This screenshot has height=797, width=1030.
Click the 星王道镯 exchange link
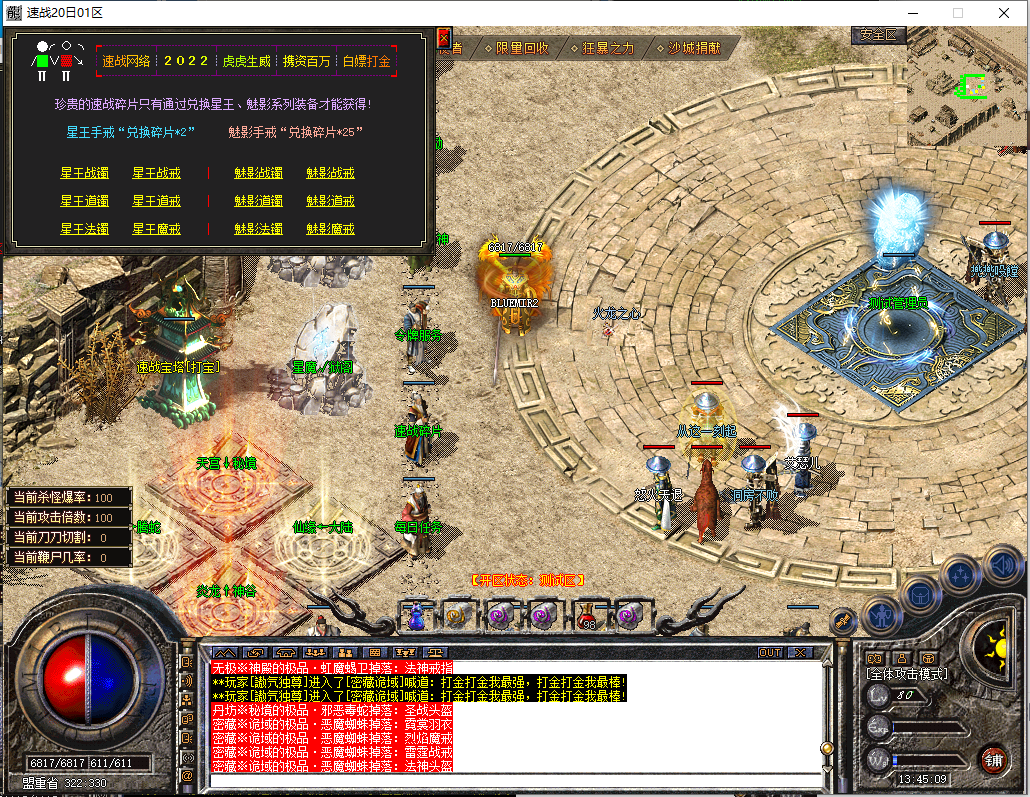[x=84, y=201]
